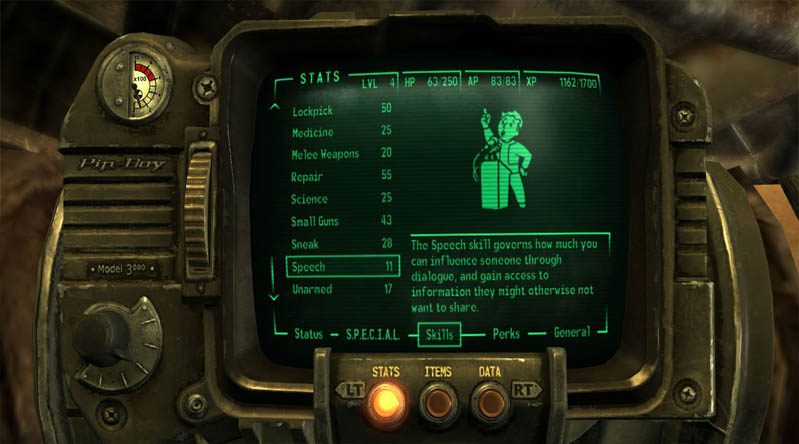
Task: Switch to the General tab
Action: tap(571, 332)
